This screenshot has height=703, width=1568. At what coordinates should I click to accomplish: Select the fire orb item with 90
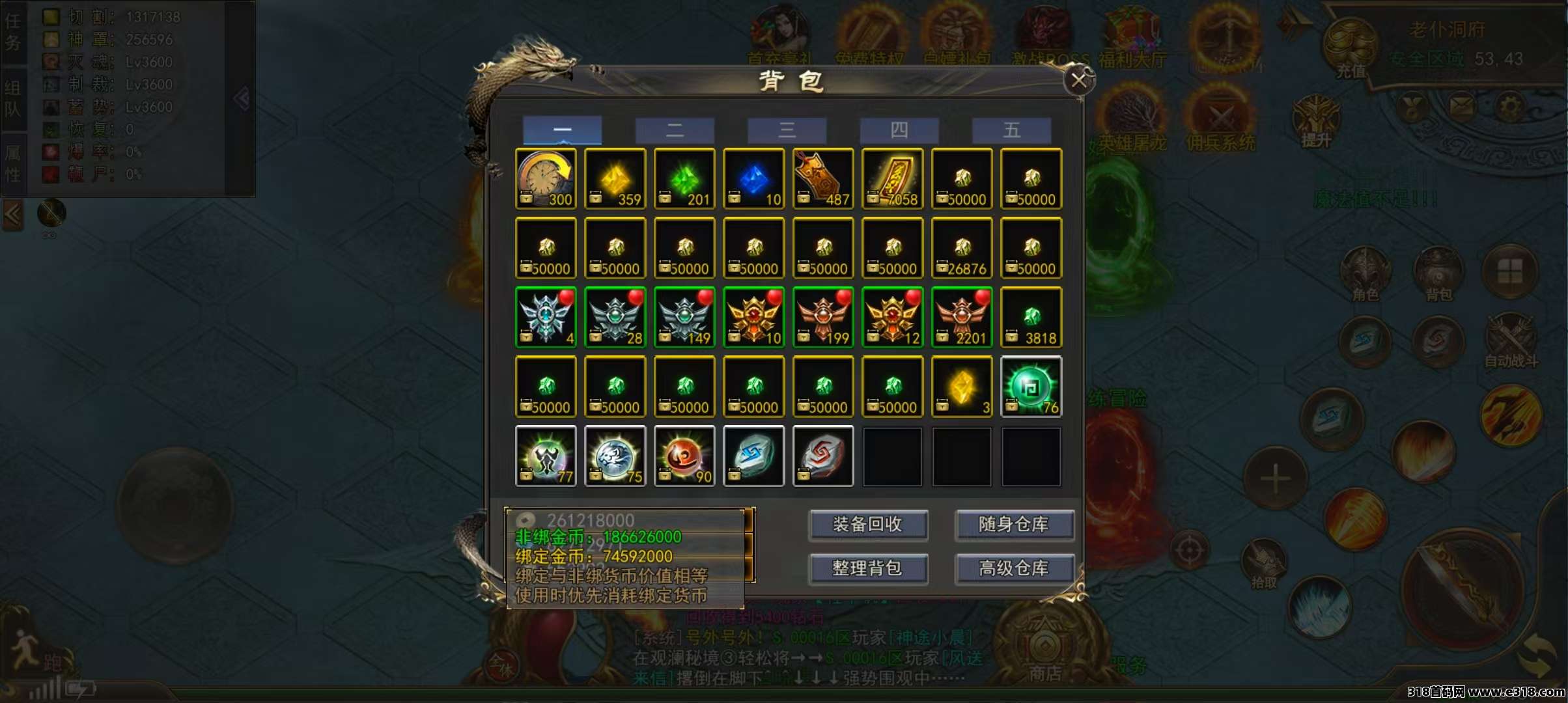pos(684,456)
